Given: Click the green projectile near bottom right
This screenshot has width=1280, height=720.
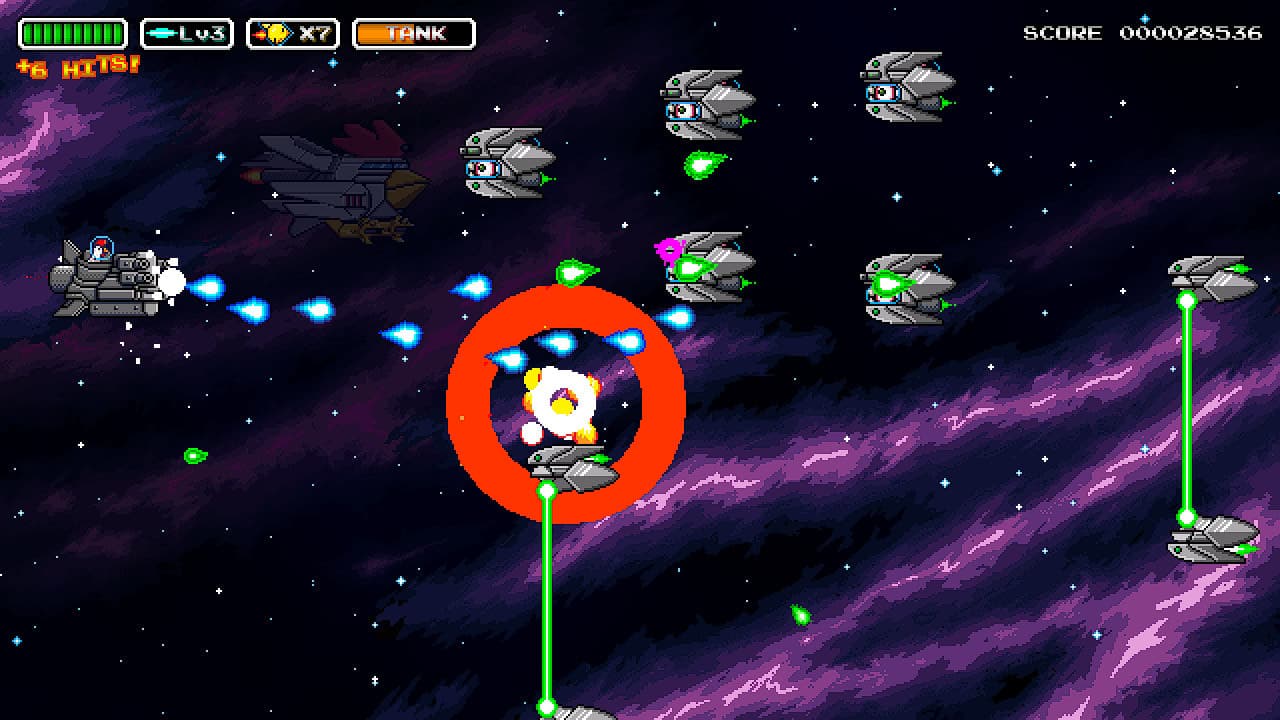Looking at the screenshot, I should [x=800, y=614].
